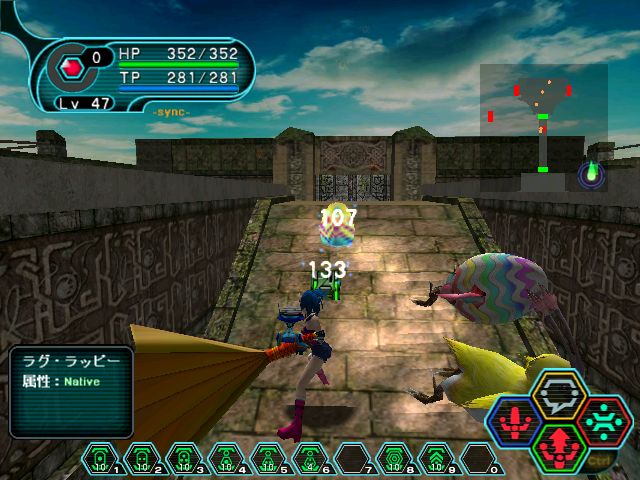Choose the hotbar item in slot 5
The image size is (640, 480).
click(x=268, y=459)
